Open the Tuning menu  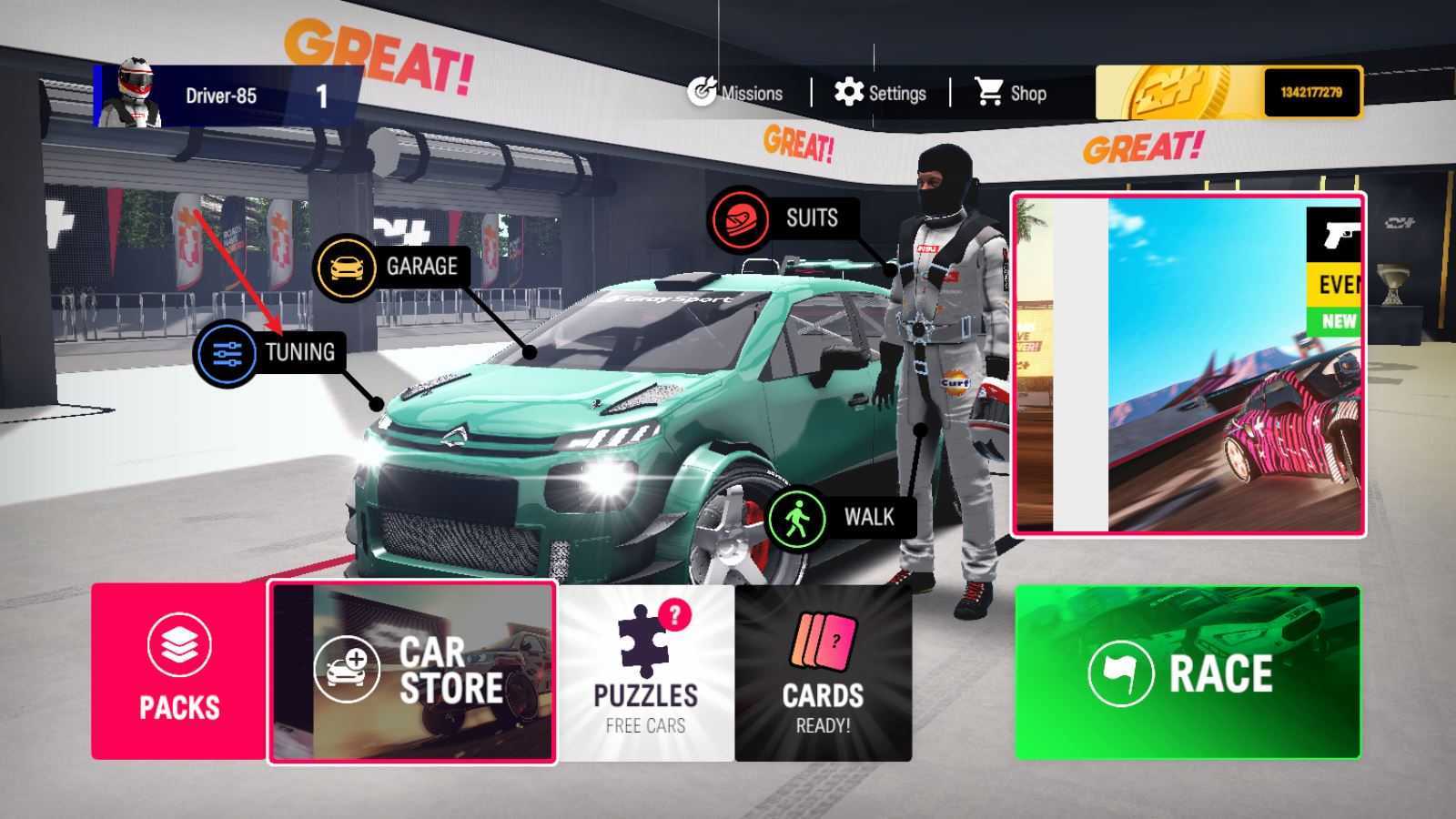(270, 353)
